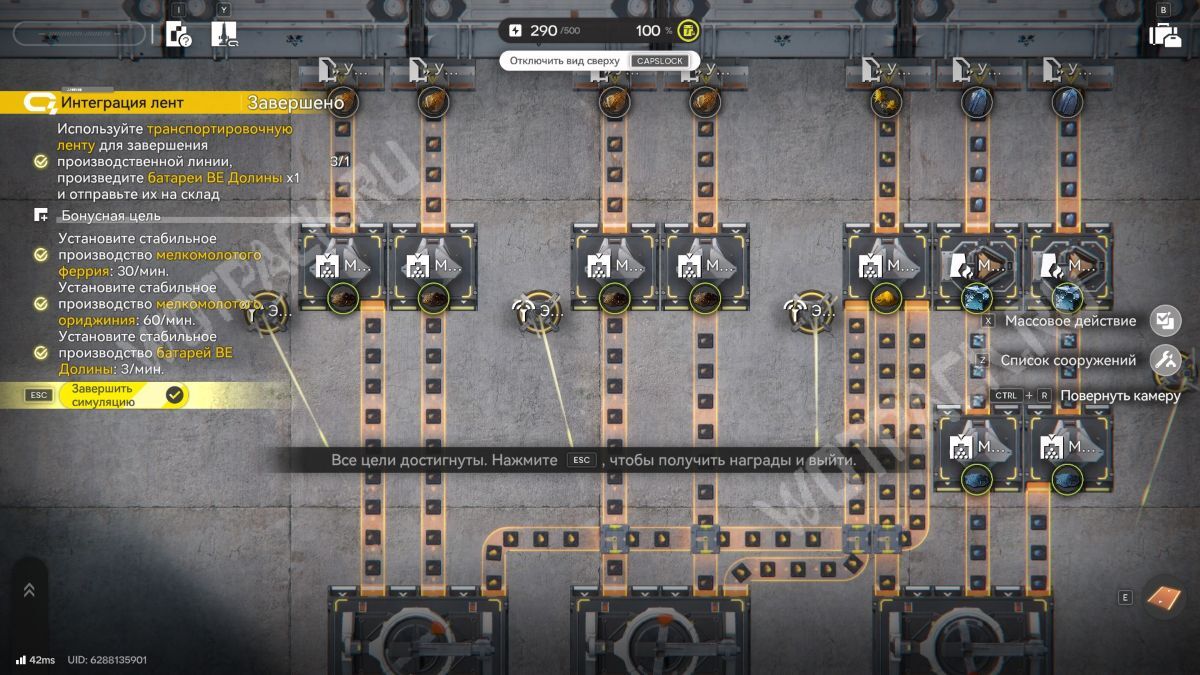Open the orange blueprint icon at bottom right

[1163, 597]
